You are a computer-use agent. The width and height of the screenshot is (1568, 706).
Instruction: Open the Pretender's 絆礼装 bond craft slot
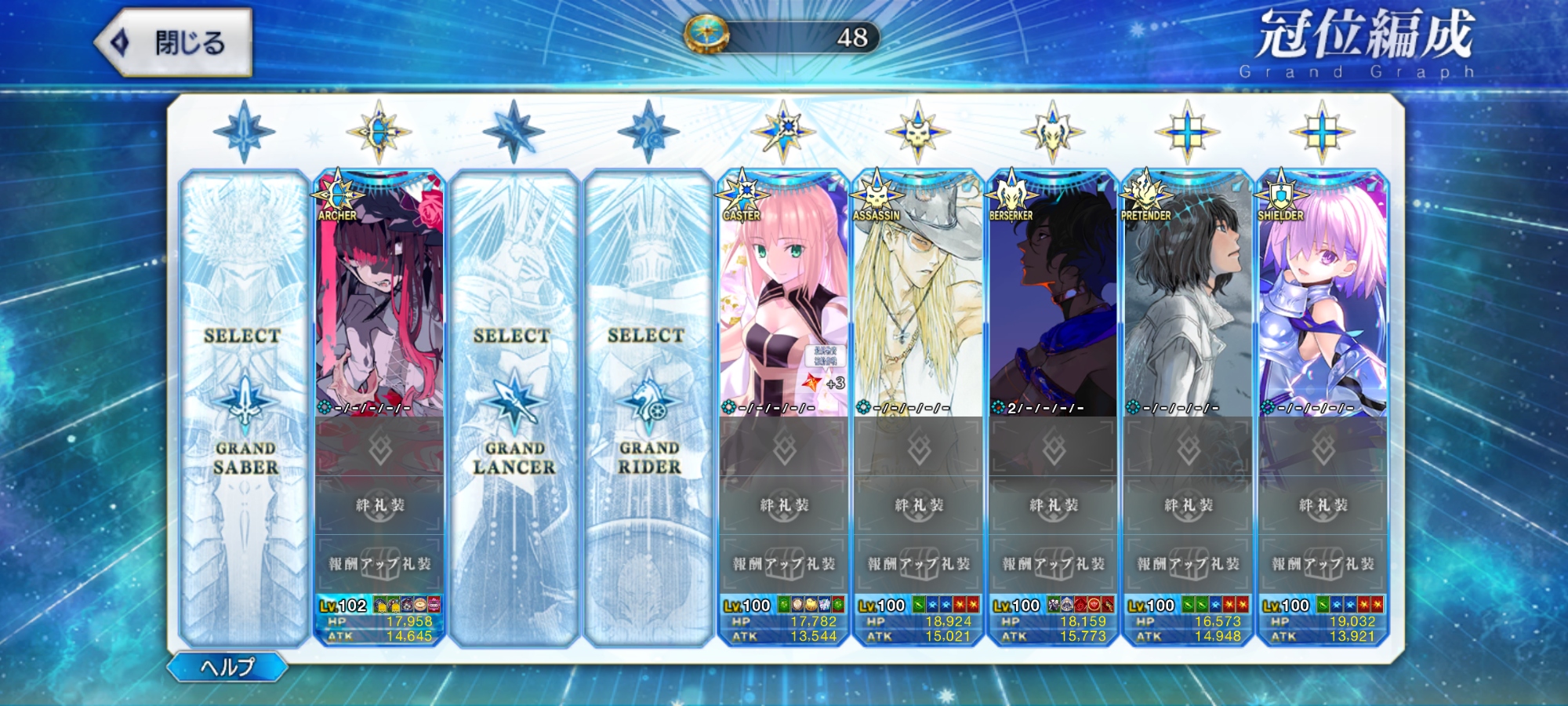tap(1188, 505)
